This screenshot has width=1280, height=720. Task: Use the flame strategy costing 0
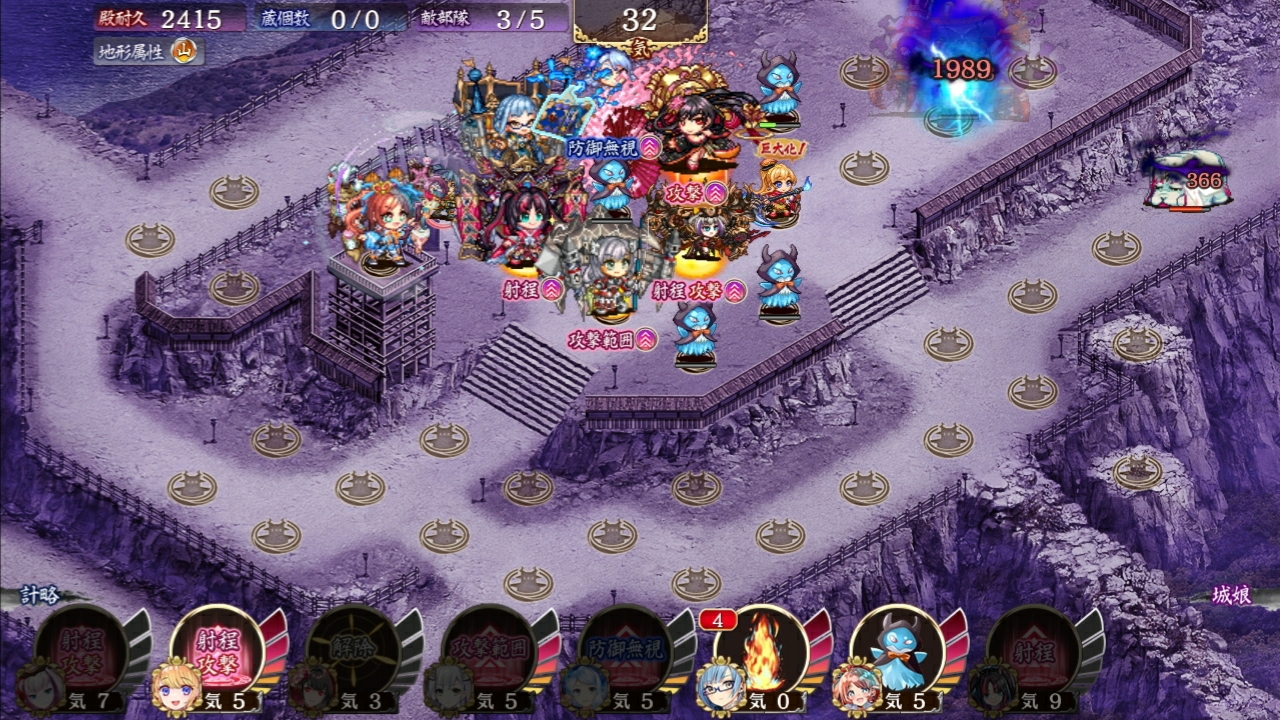(762, 652)
